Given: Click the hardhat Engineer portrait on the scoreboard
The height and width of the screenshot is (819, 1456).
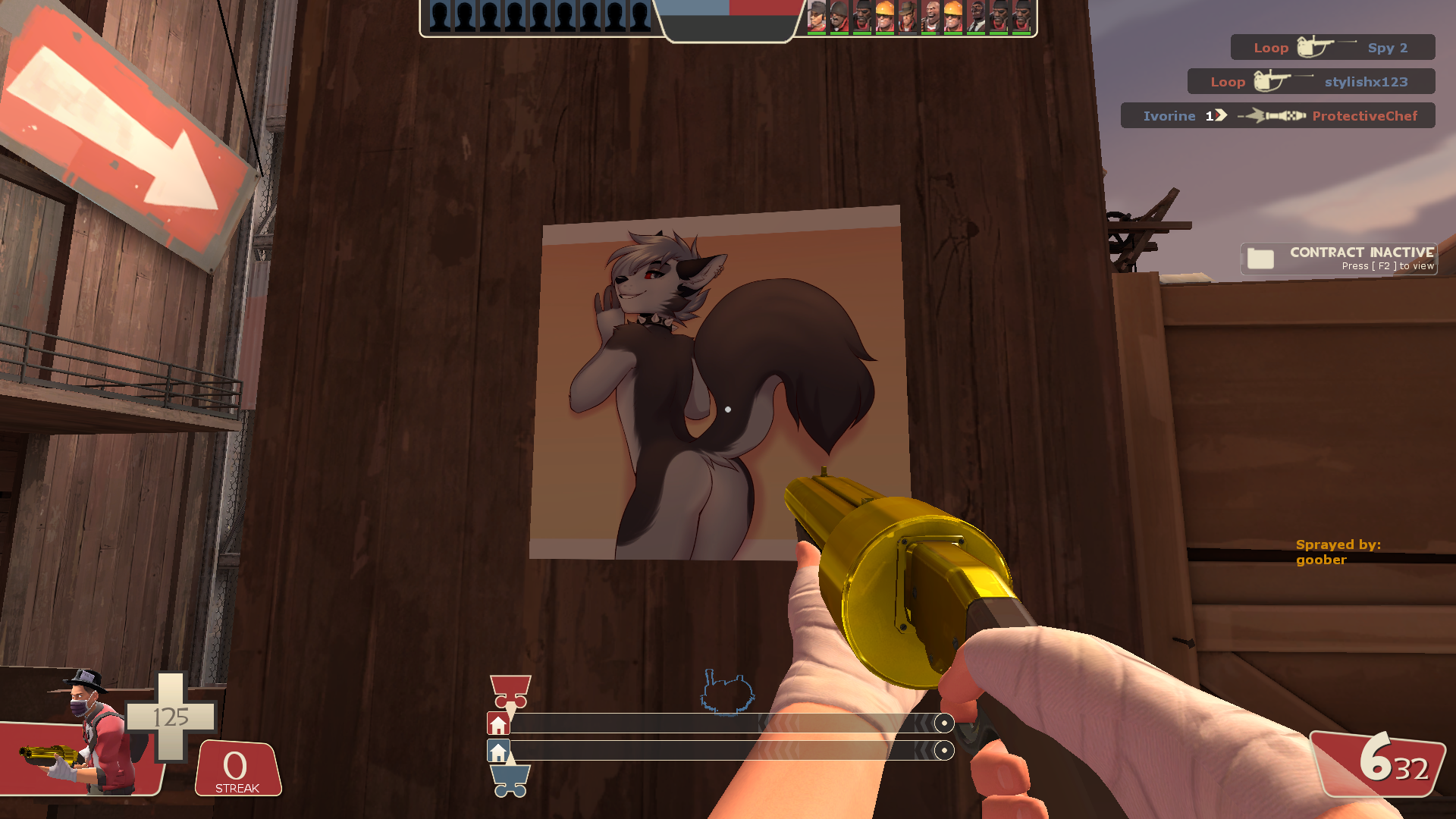Looking at the screenshot, I should tap(952, 16).
